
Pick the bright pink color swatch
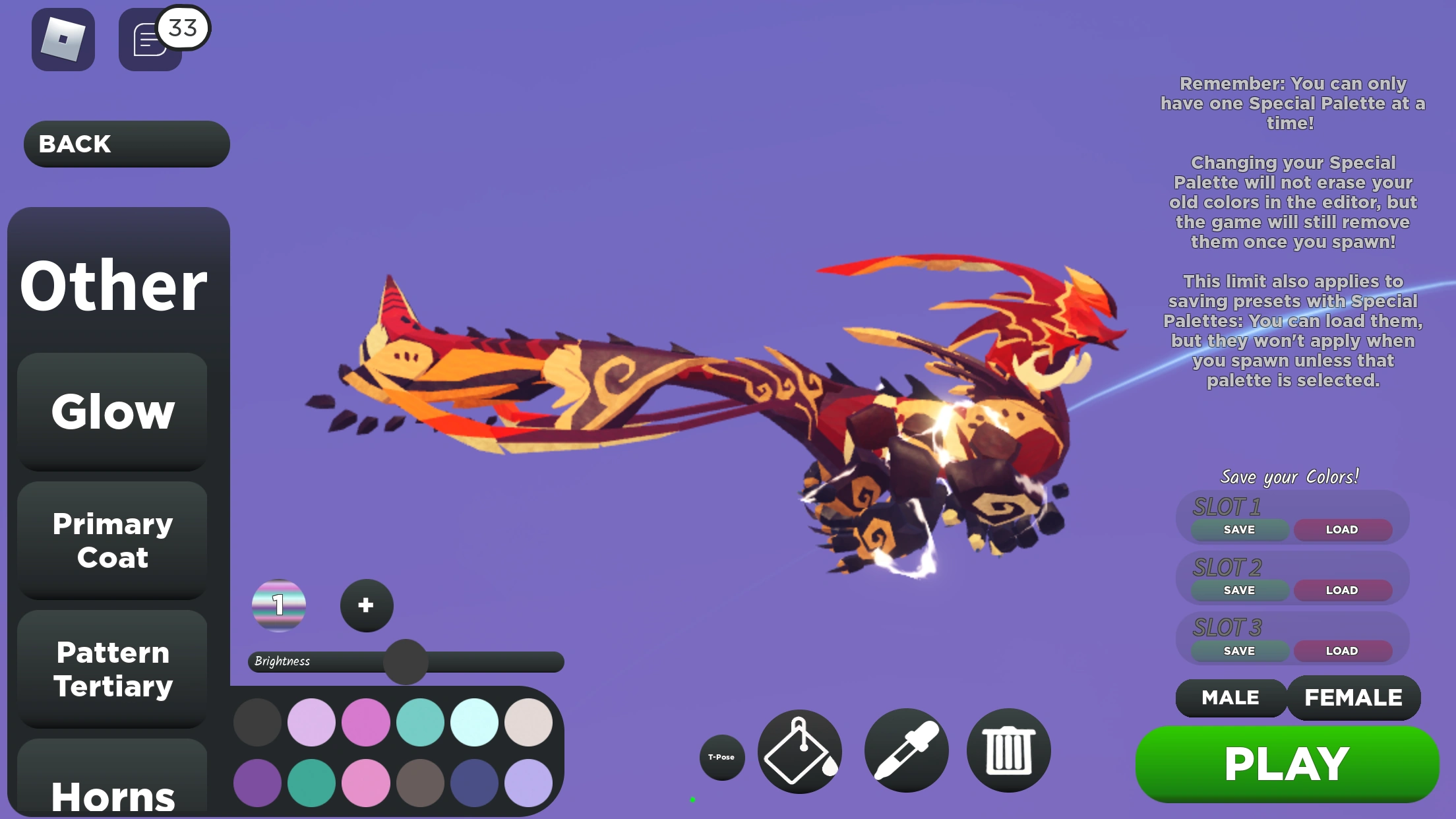(367, 723)
